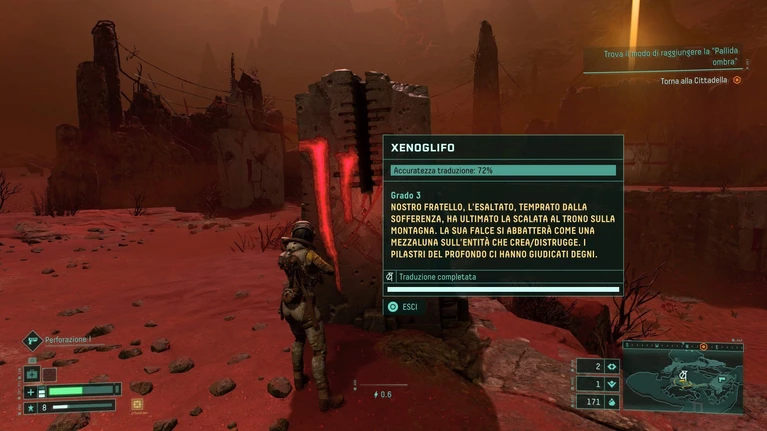Image resolution: width=767 pixels, height=431 pixels.
Task: Click the ESCI button in the Xenoglifo panel
Action: tap(403, 307)
